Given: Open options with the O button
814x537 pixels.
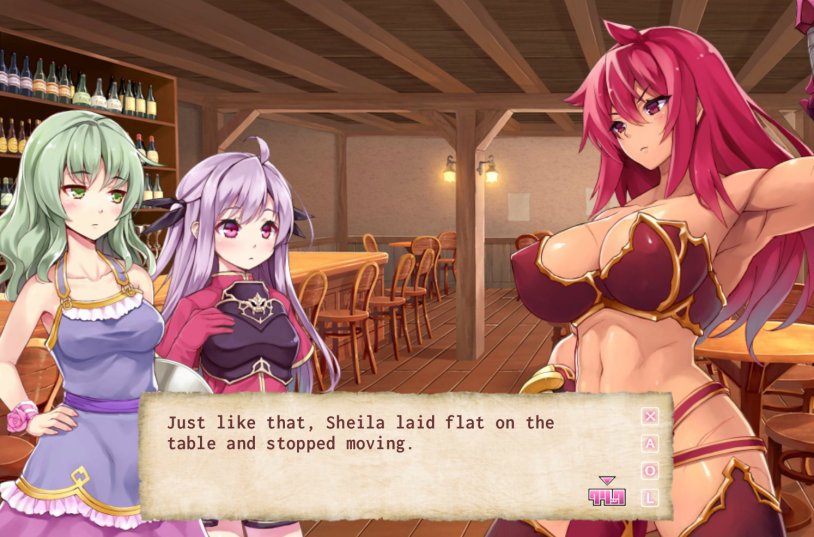Looking at the screenshot, I should pyautogui.click(x=650, y=470).
